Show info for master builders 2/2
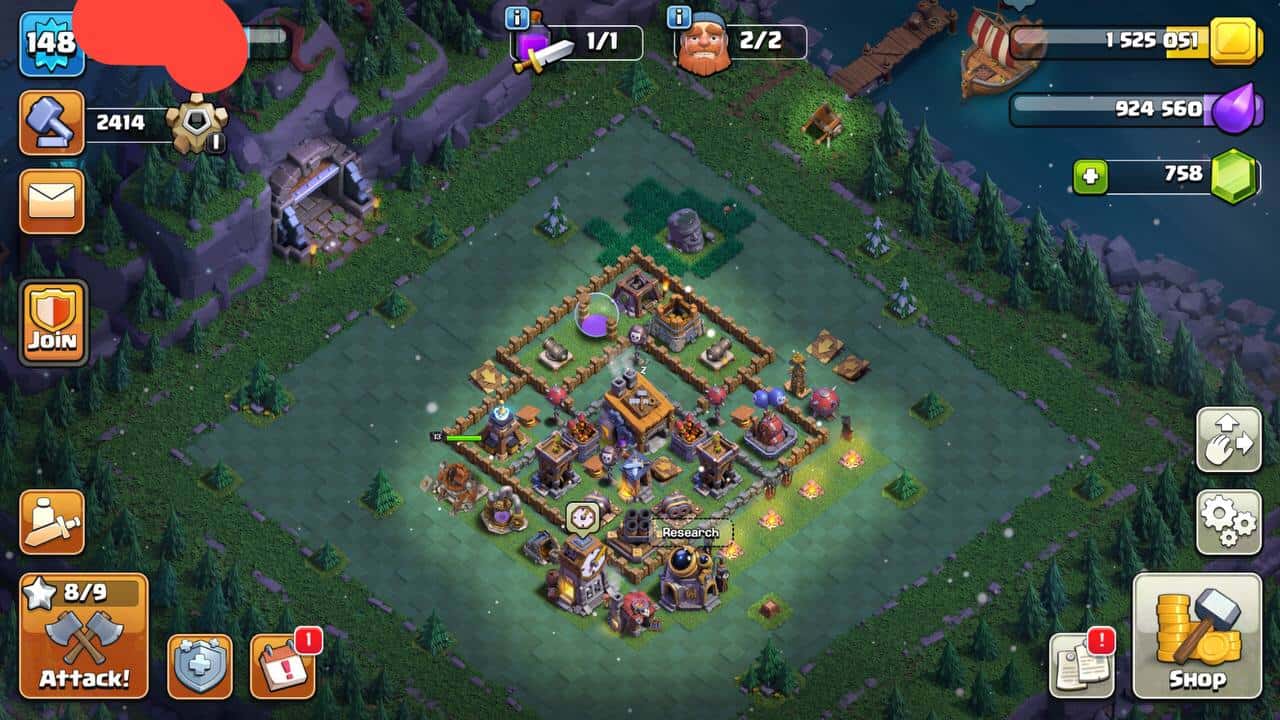 pos(679,17)
